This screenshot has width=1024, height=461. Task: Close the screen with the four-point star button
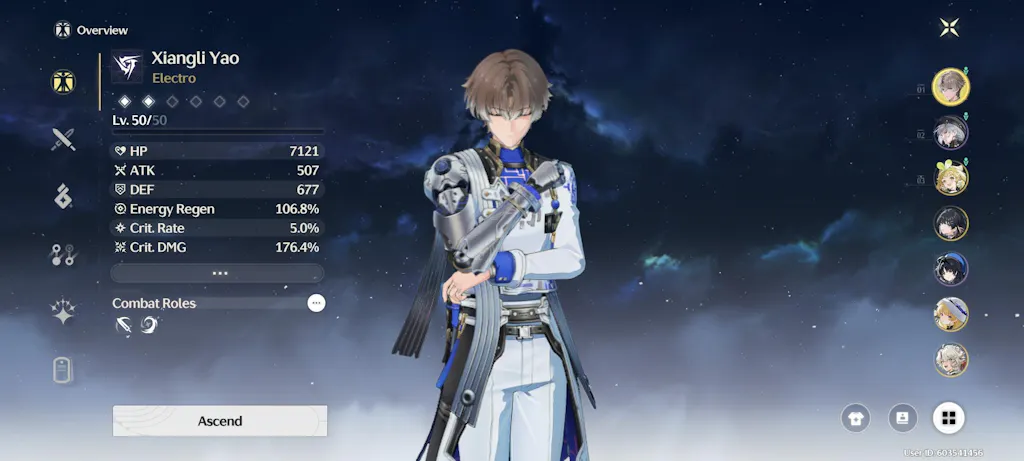(x=949, y=28)
